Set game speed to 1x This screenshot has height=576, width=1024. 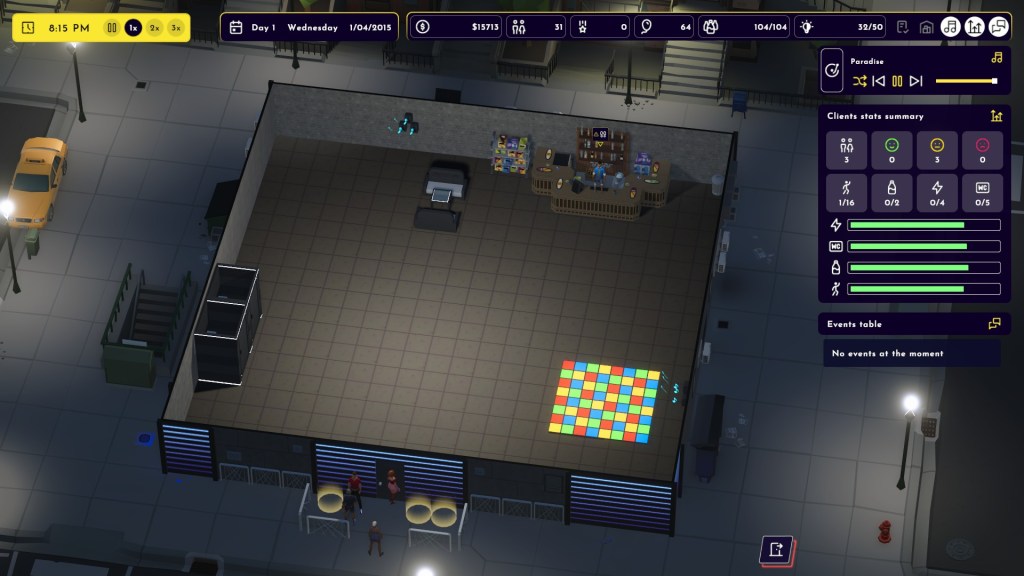coord(133,28)
